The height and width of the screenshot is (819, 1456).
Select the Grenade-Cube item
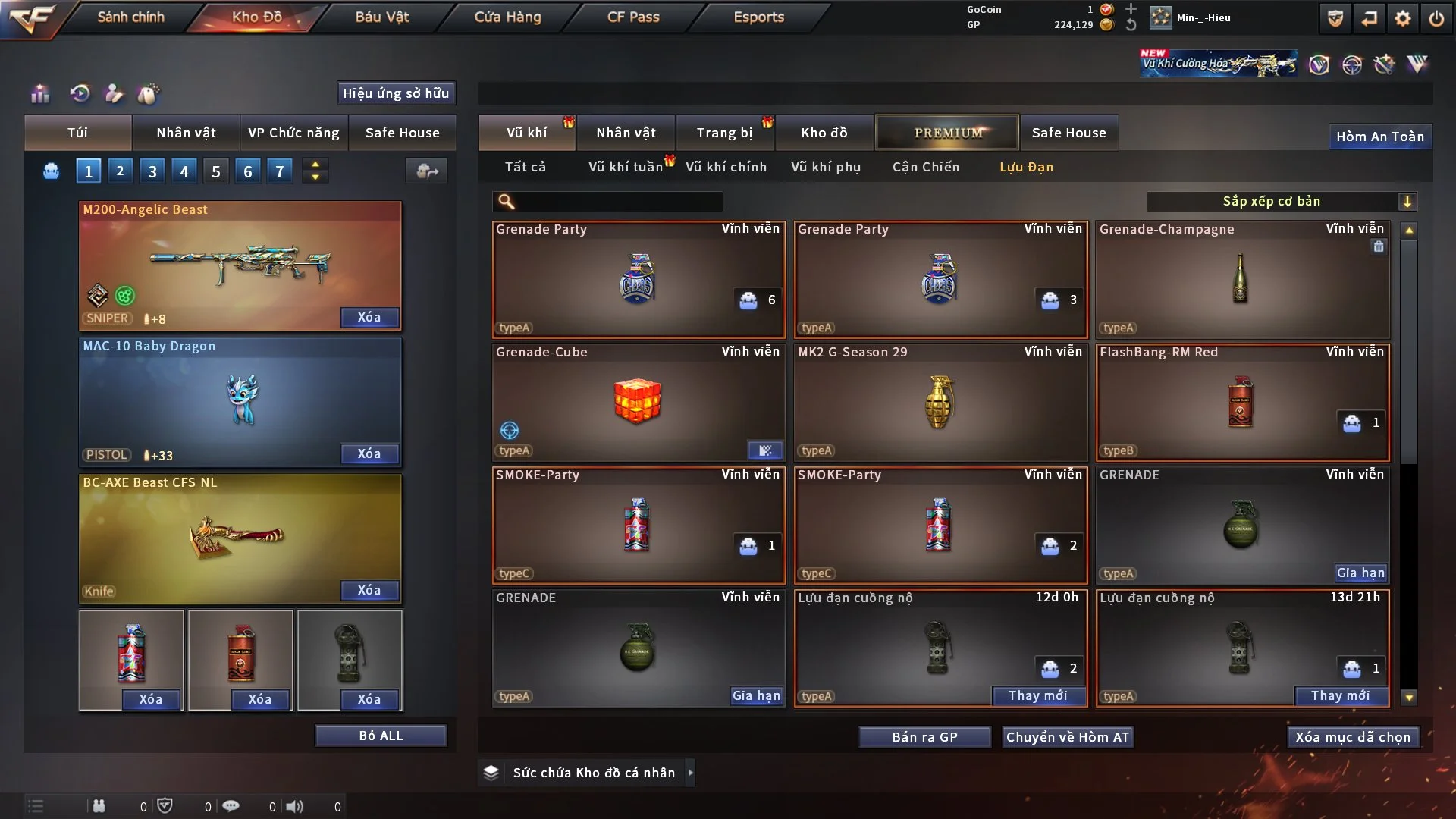click(637, 402)
